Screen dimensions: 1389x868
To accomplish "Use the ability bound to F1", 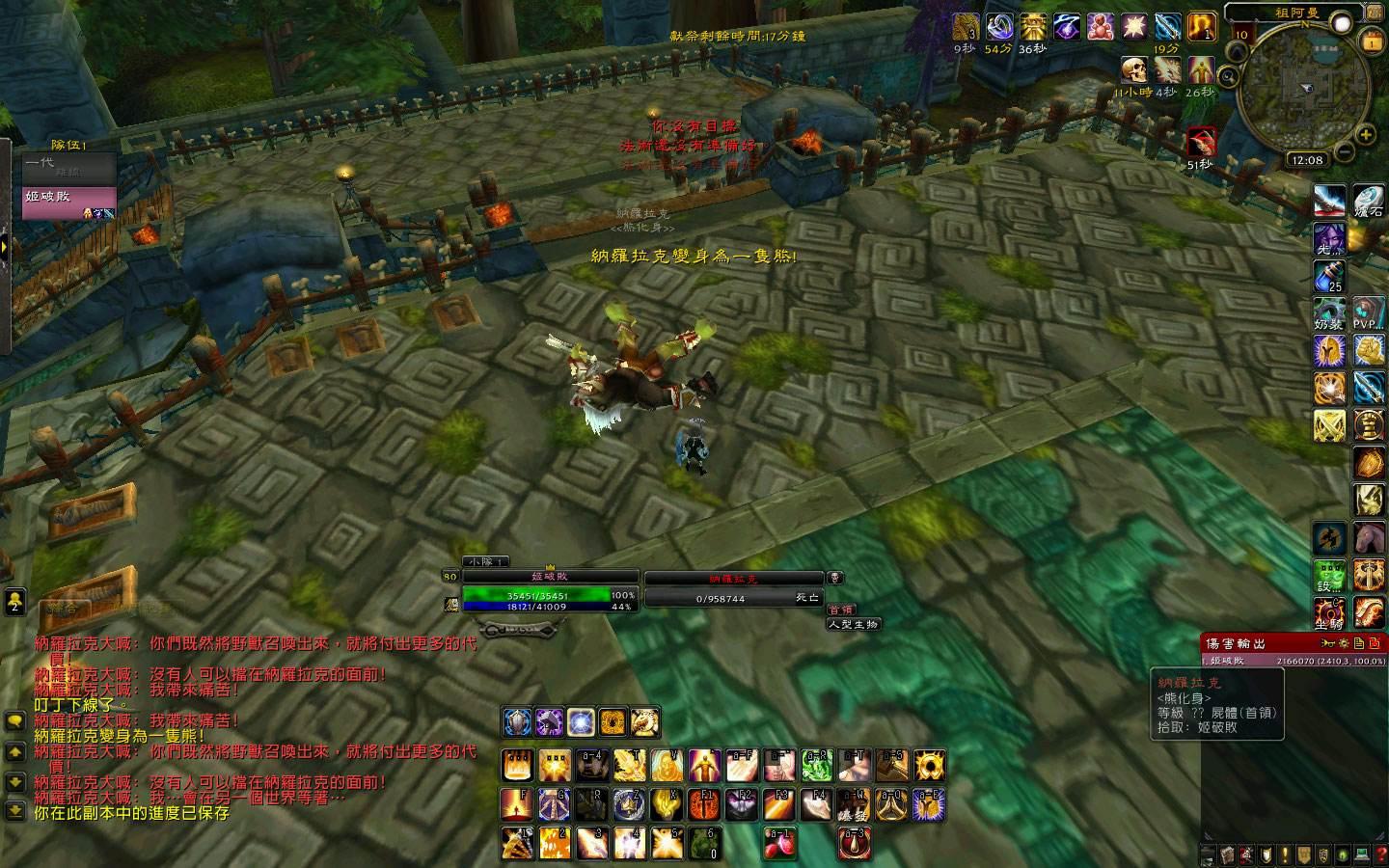I will [705, 803].
